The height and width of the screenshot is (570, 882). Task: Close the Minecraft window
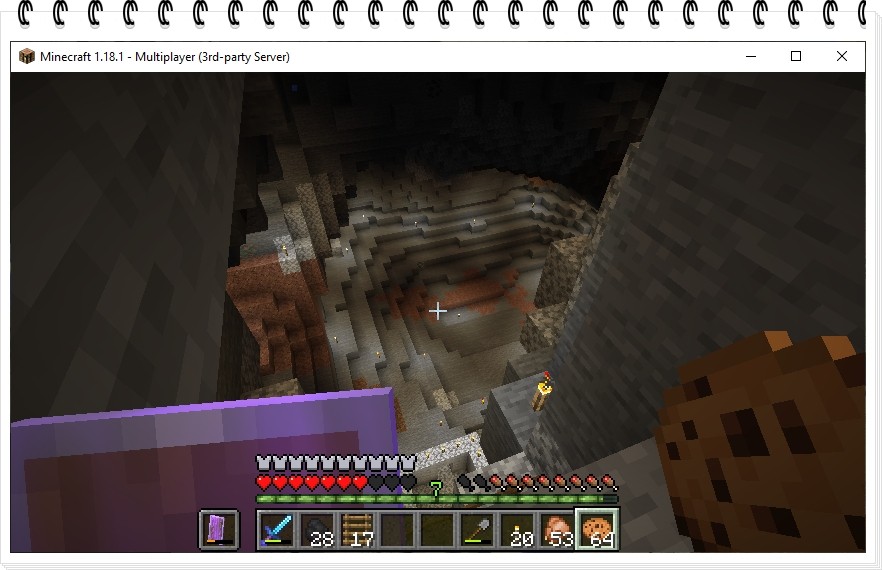click(x=842, y=57)
